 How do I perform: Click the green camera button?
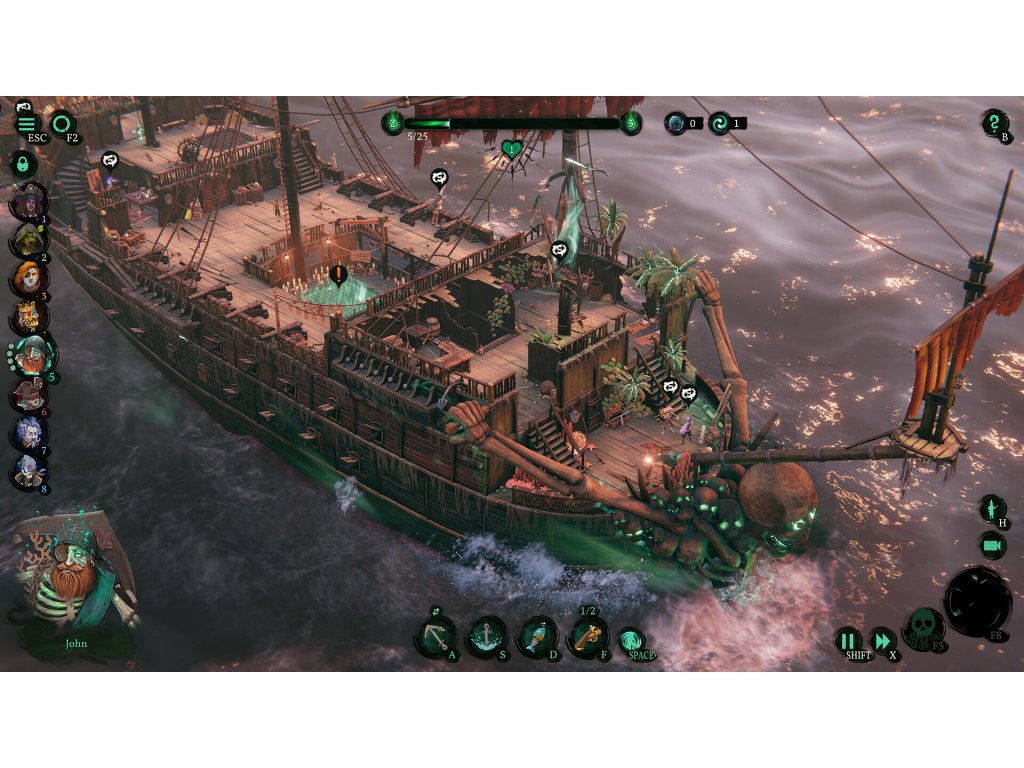[x=992, y=545]
